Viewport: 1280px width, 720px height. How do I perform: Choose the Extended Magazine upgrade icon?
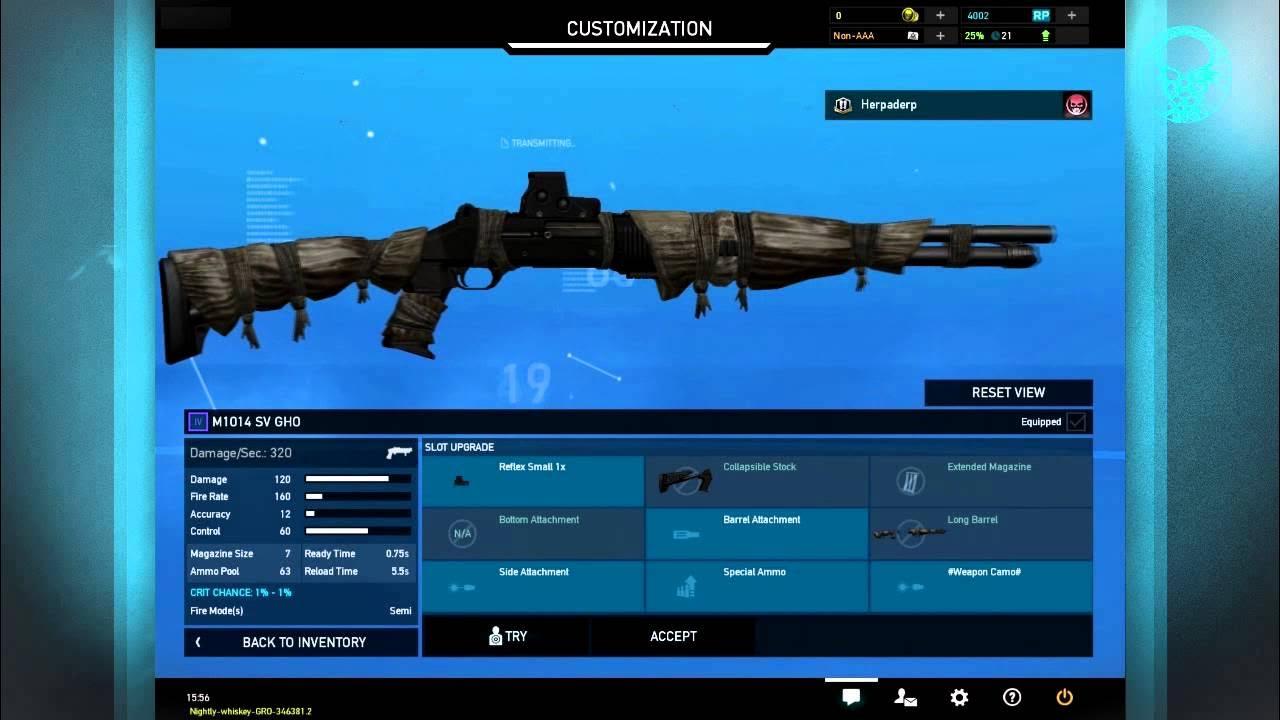pos(912,481)
